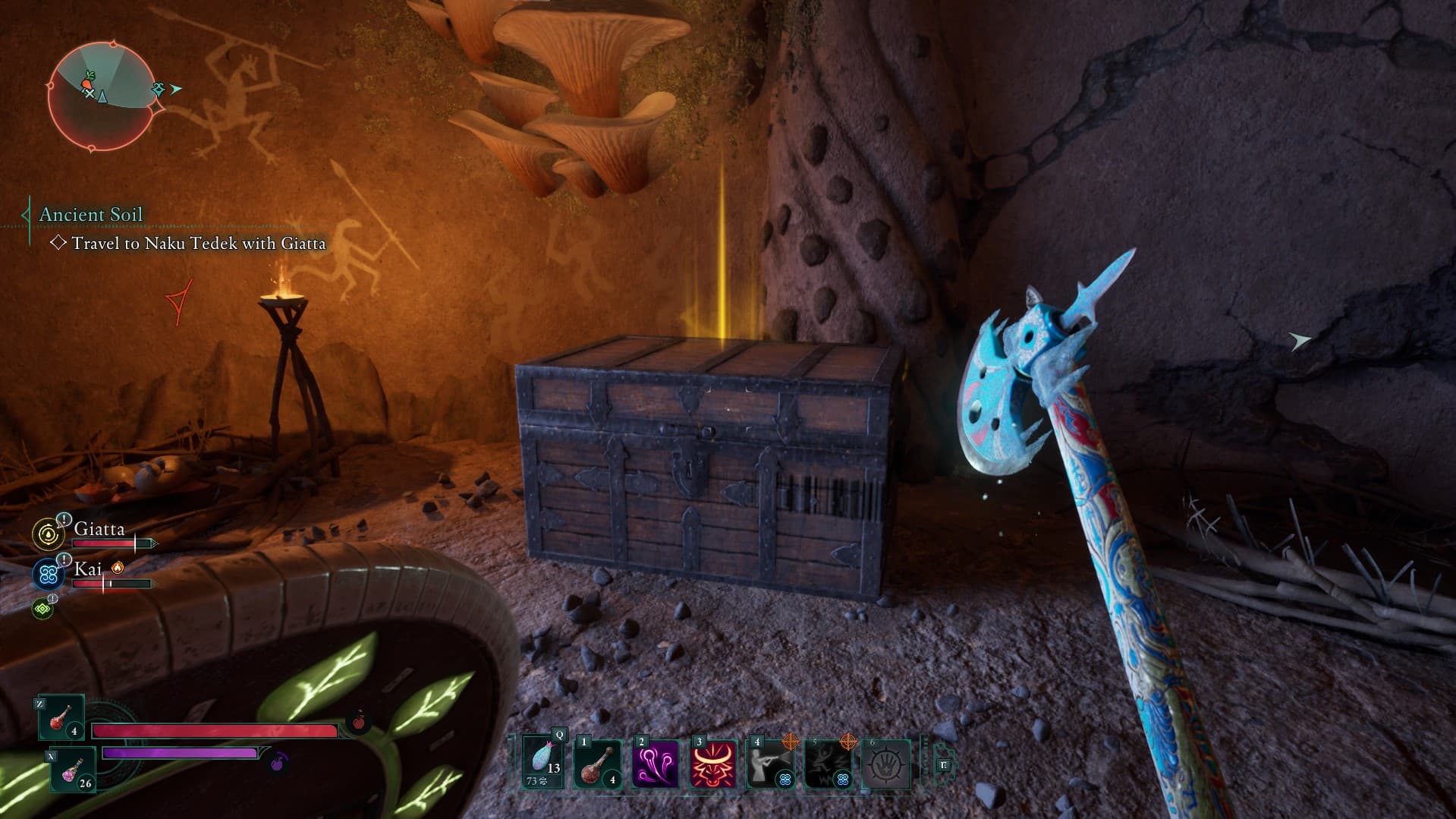Select the blue prickly fruit consumable slot
The image size is (1456, 819).
[543, 762]
